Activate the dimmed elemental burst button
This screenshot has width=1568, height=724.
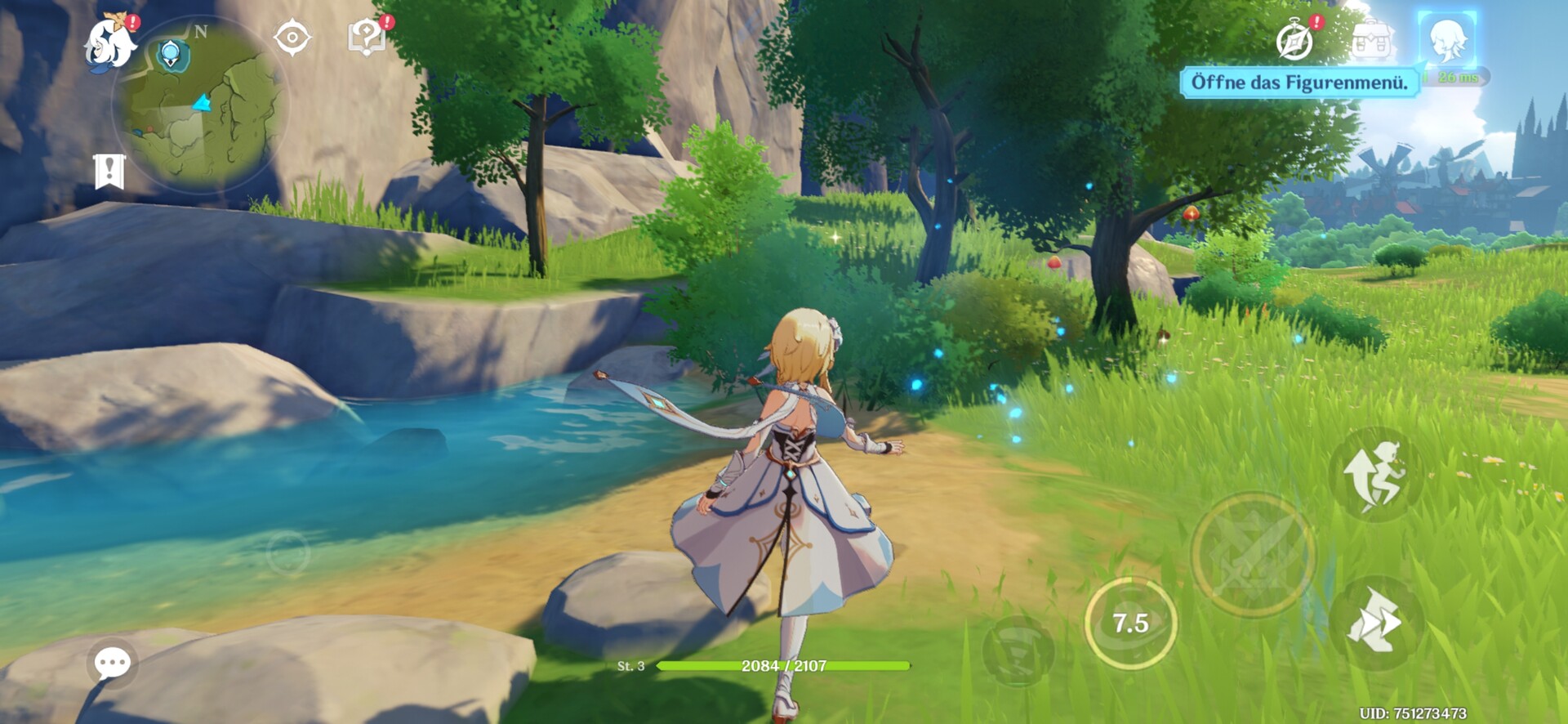[1018, 651]
